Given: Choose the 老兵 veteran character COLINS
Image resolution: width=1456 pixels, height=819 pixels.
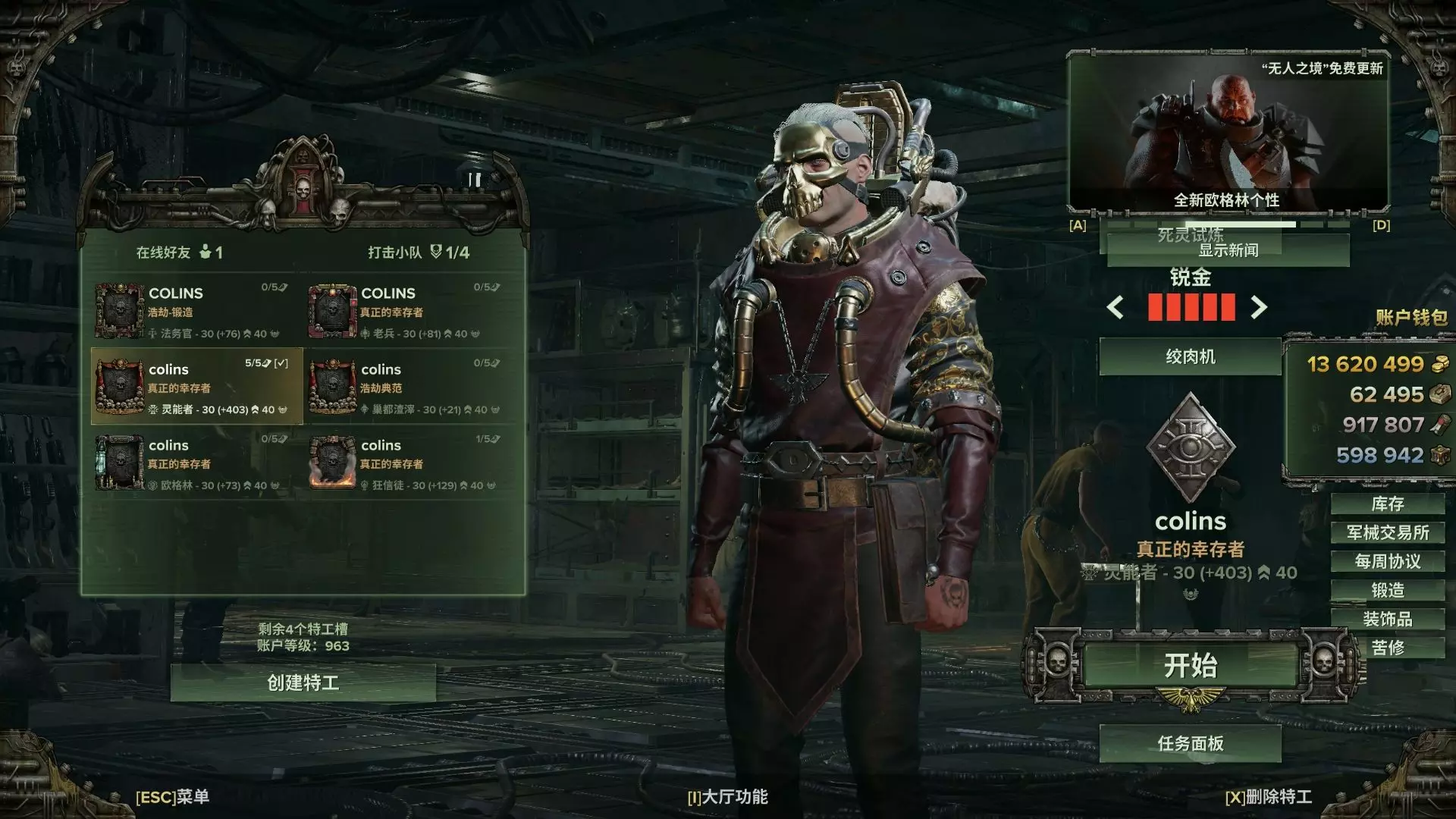Looking at the screenshot, I should 409,311.
